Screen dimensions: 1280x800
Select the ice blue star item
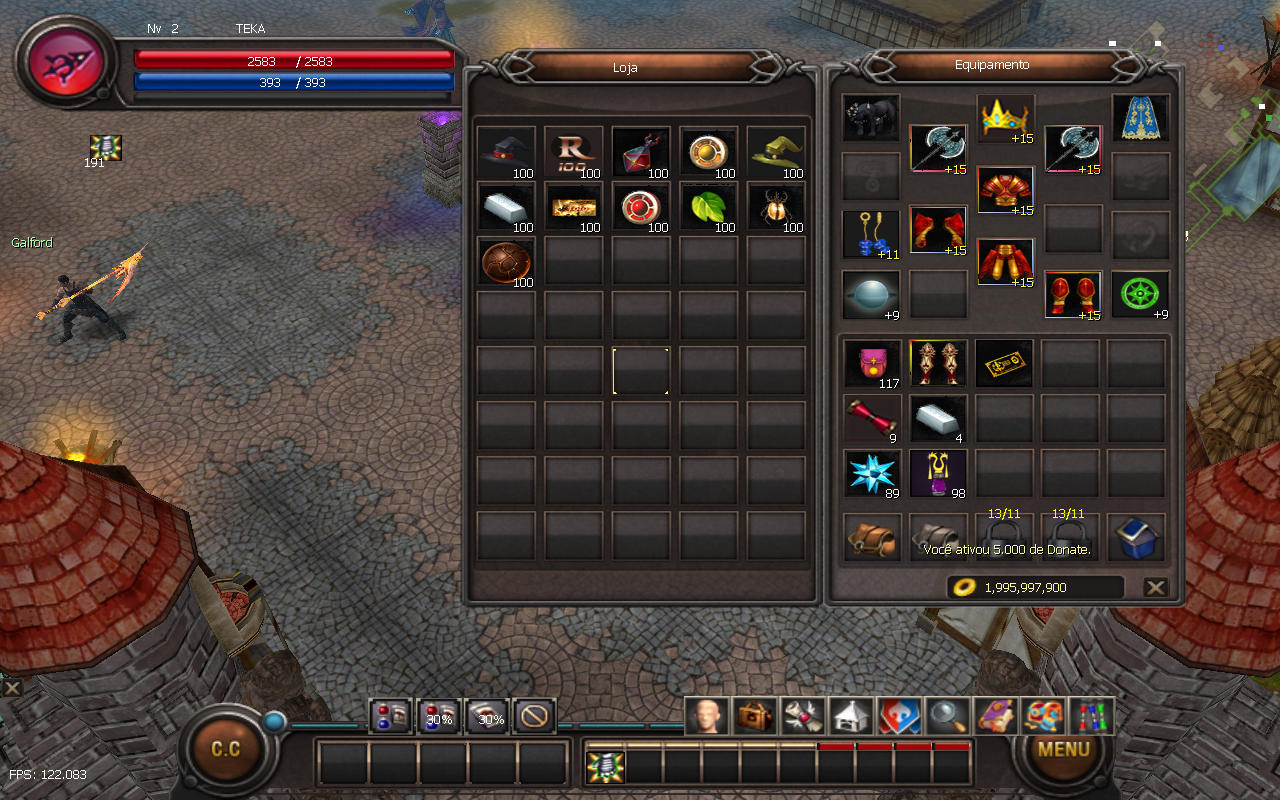click(870, 473)
